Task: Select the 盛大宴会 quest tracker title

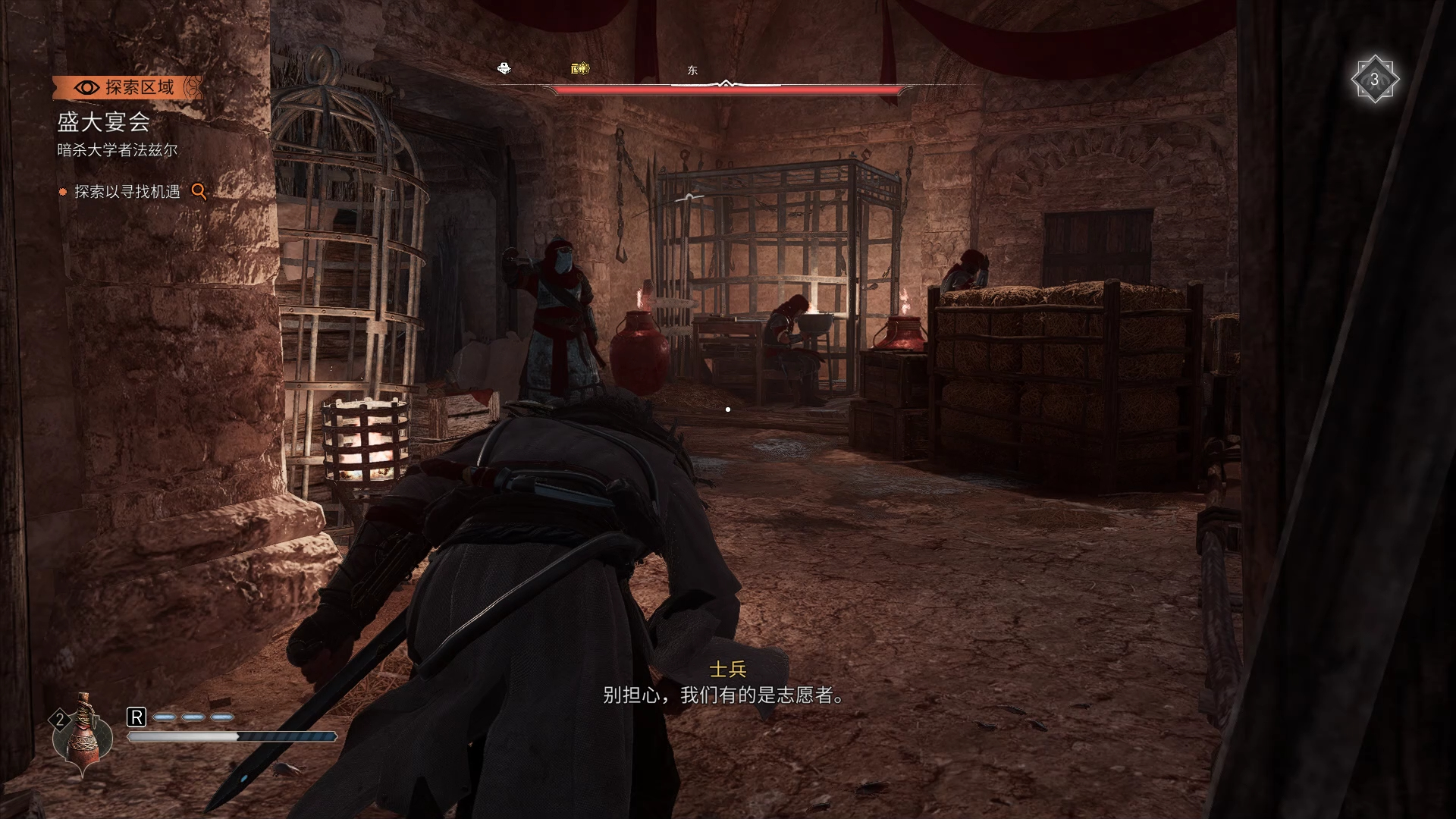Action: click(x=104, y=121)
